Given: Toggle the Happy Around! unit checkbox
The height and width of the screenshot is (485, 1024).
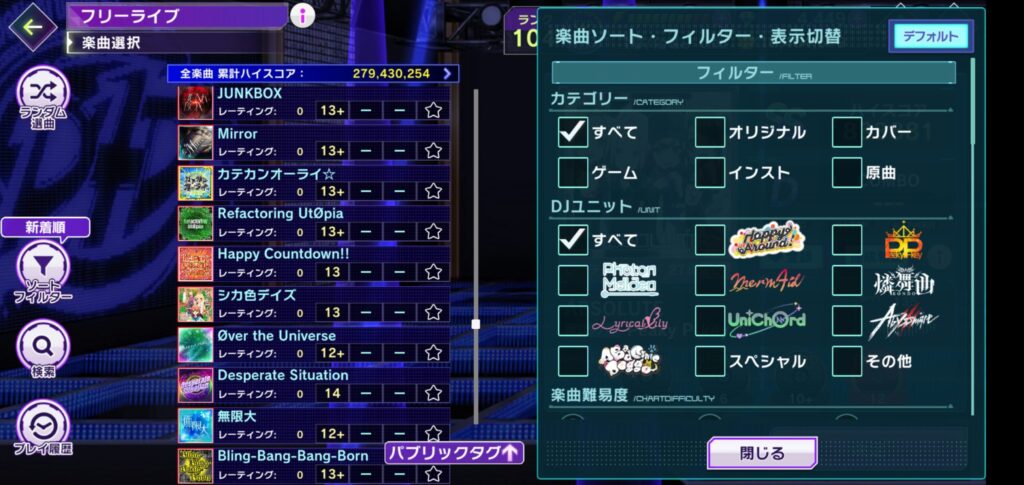Looking at the screenshot, I should click(x=710, y=240).
